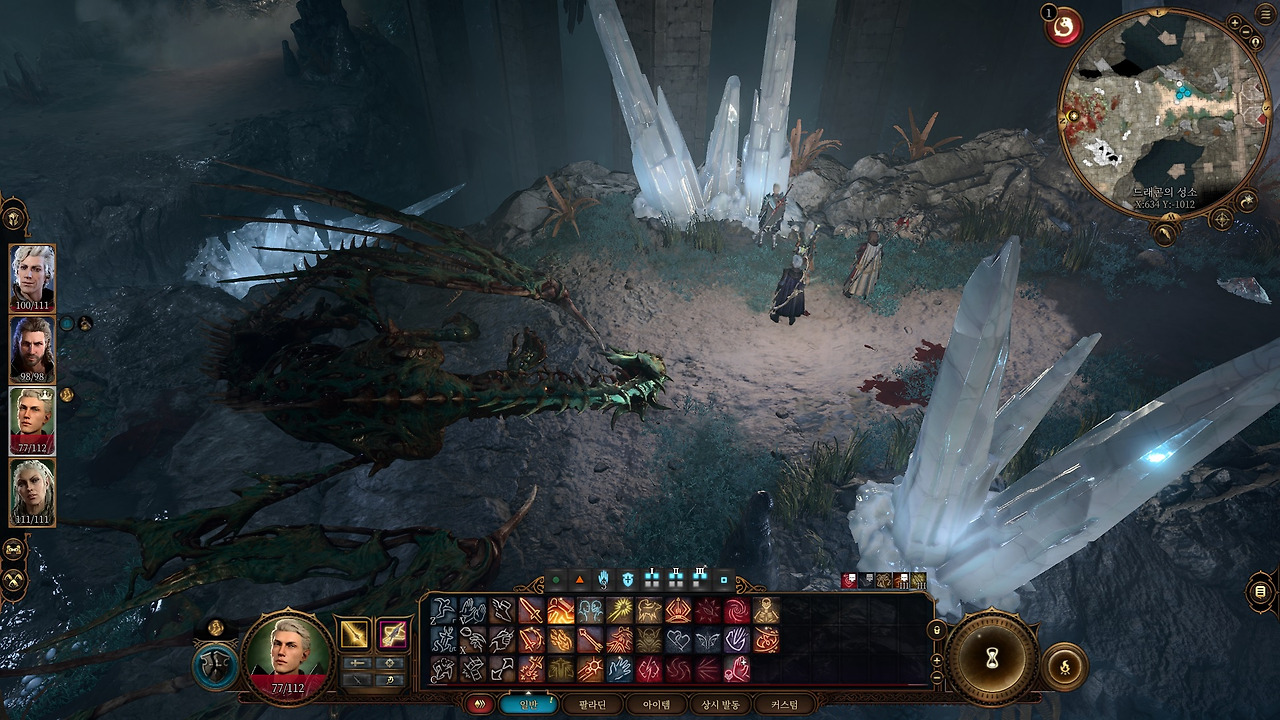Open the red notification icon marked 1
The width and height of the screenshot is (1280, 720).
[x=1062, y=26]
